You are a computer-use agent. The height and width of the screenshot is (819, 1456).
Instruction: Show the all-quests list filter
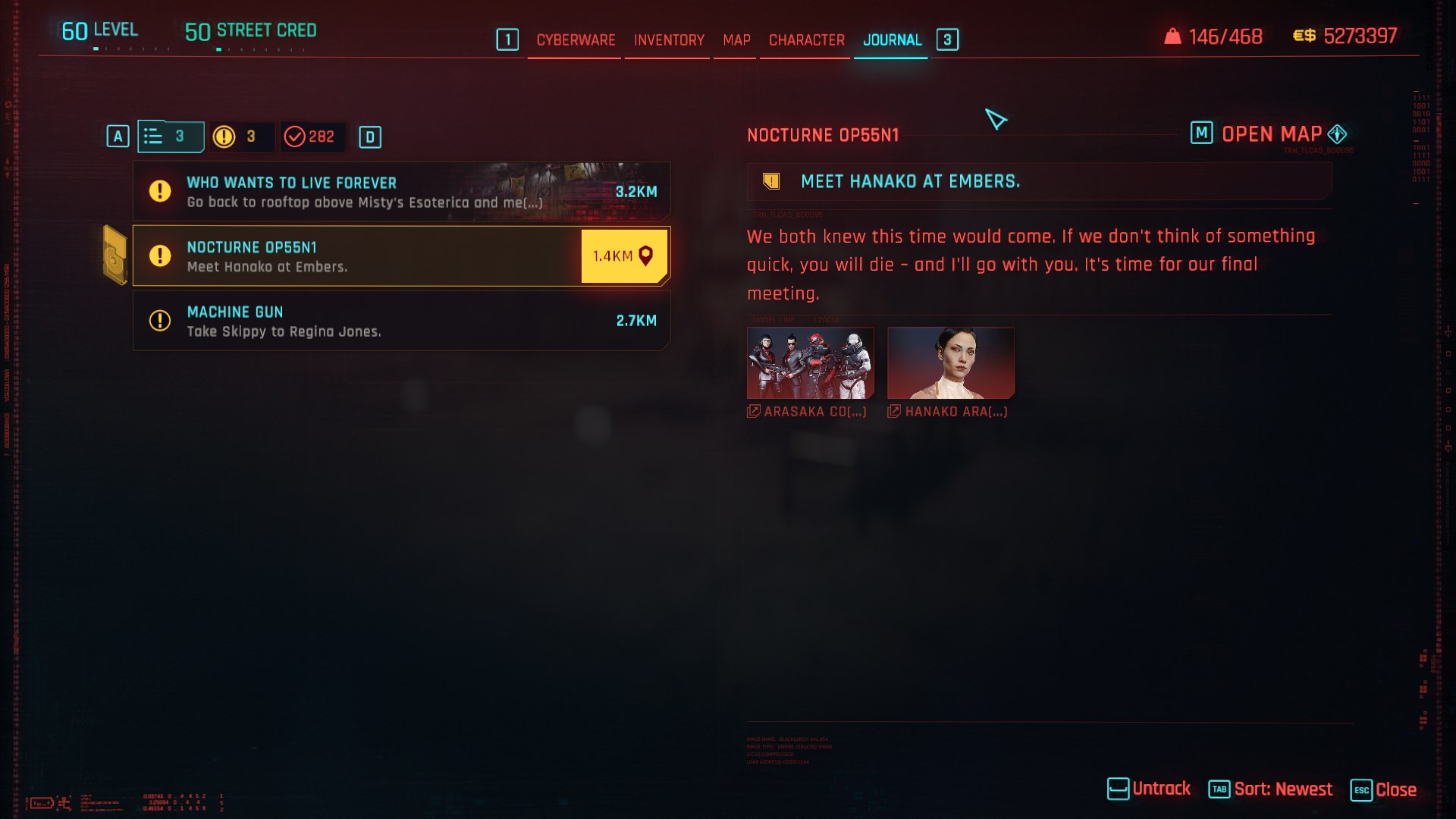(x=170, y=136)
